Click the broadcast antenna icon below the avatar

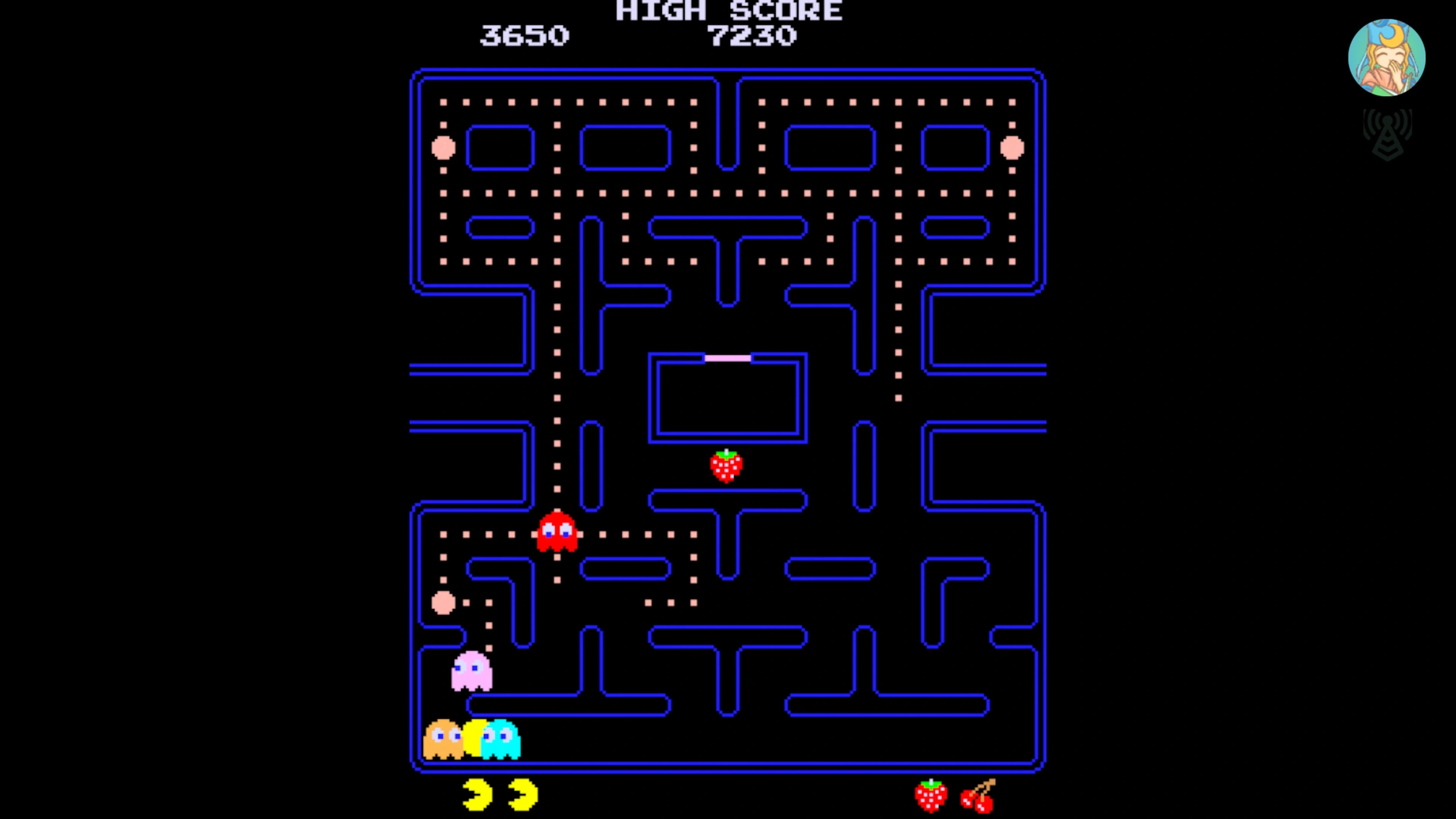(x=1388, y=134)
